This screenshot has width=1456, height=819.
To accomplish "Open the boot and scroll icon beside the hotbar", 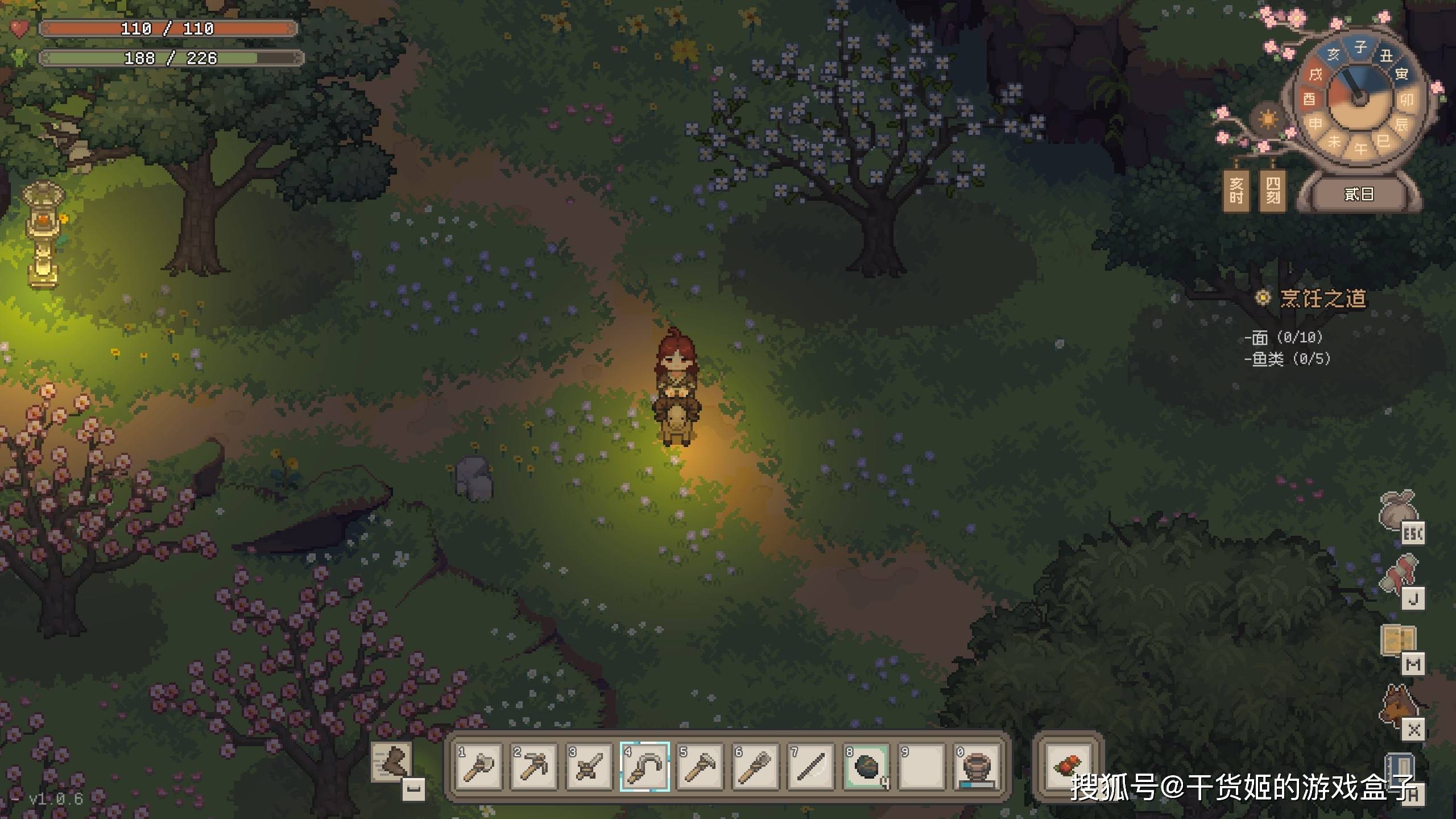I will (x=392, y=762).
